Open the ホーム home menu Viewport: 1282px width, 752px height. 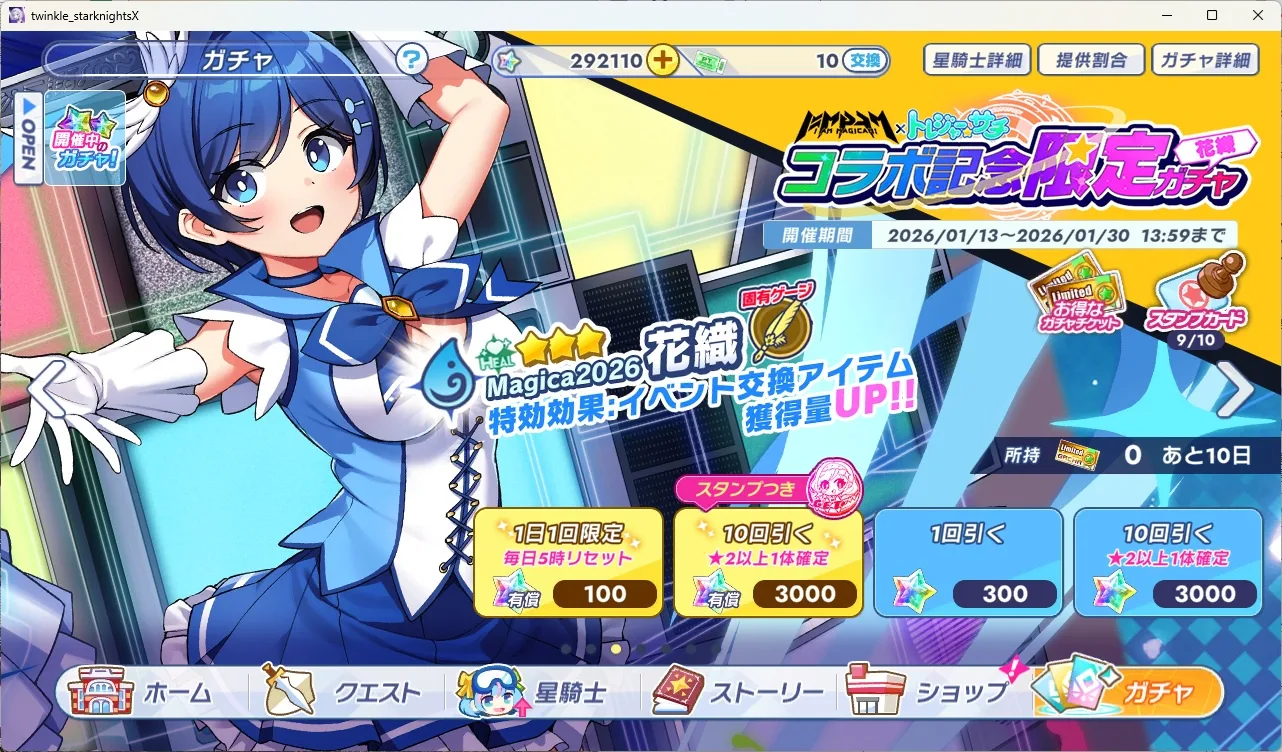point(148,692)
